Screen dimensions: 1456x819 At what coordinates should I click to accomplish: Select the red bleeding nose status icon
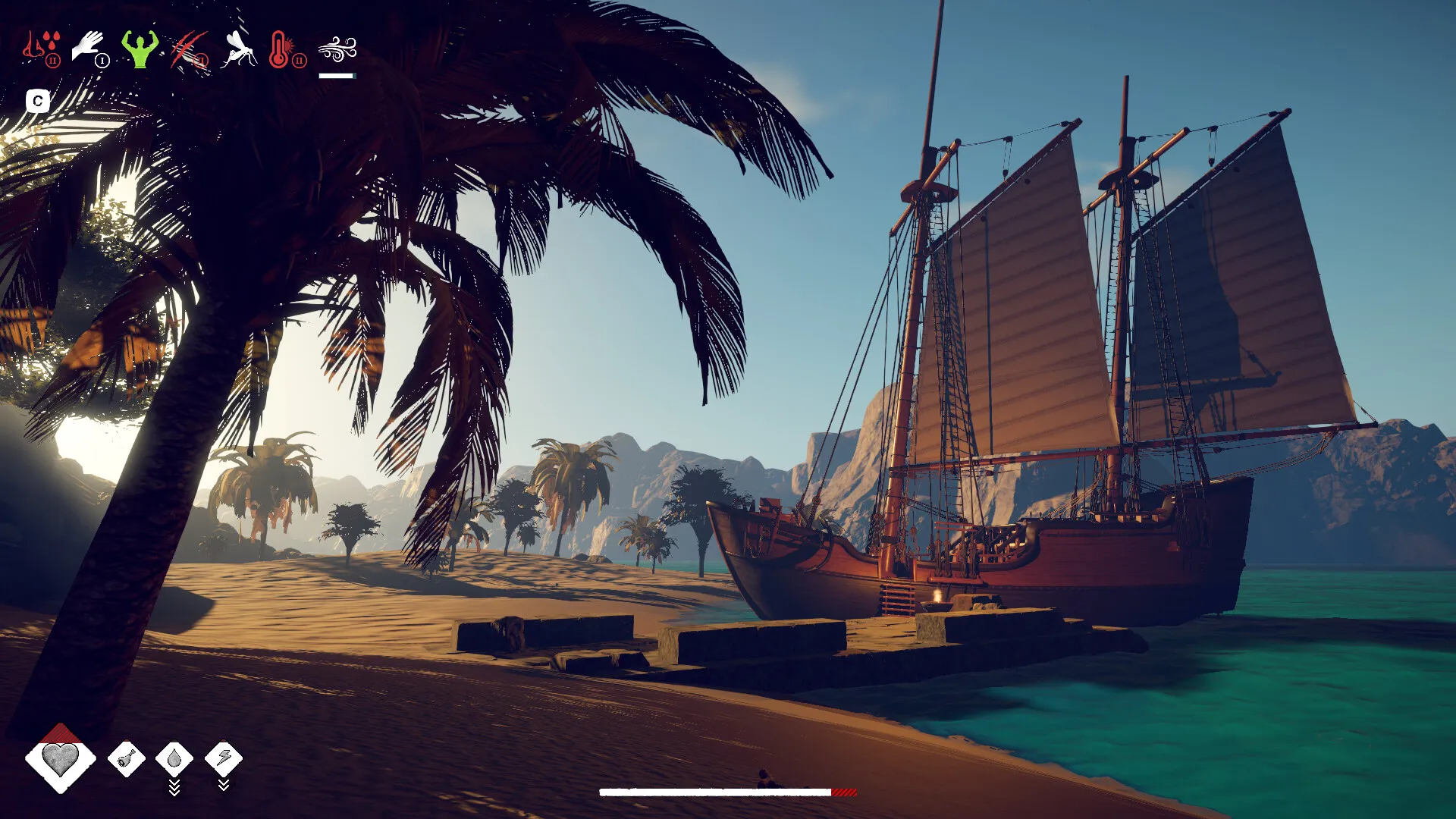coord(41,49)
